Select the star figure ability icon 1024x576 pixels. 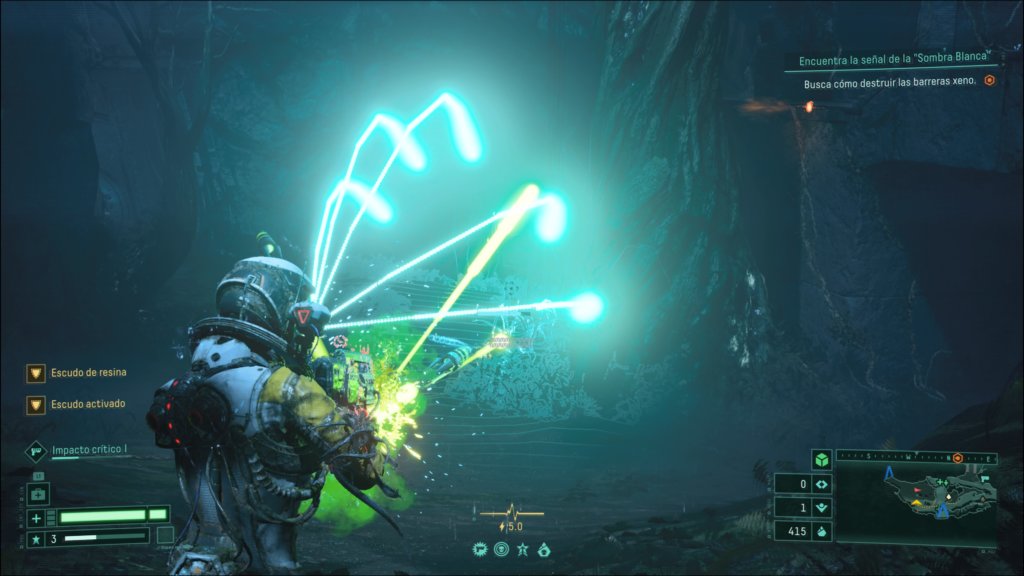(522, 549)
